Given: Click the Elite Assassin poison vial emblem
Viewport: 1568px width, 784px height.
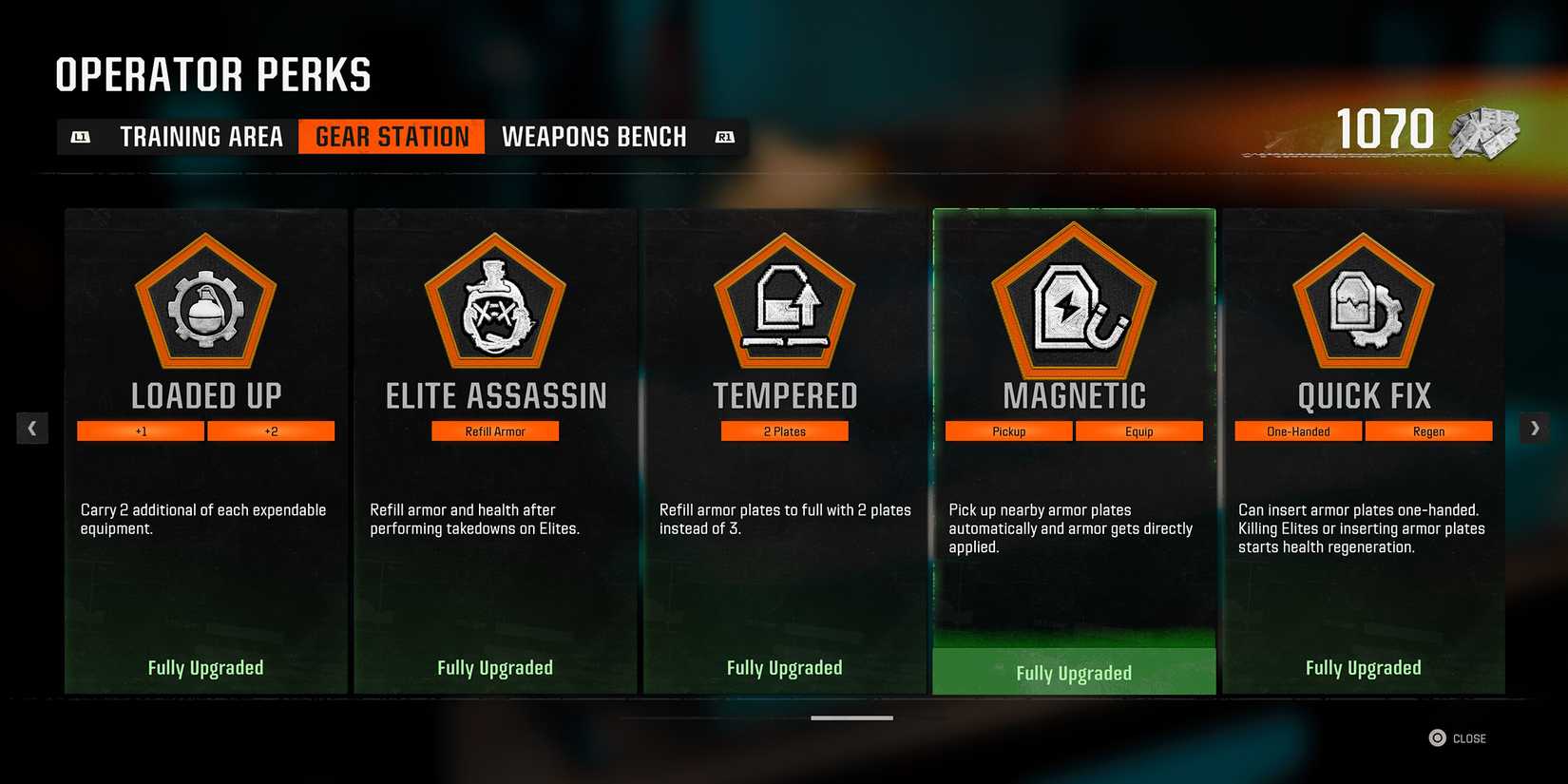Looking at the screenshot, I should [x=494, y=304].
